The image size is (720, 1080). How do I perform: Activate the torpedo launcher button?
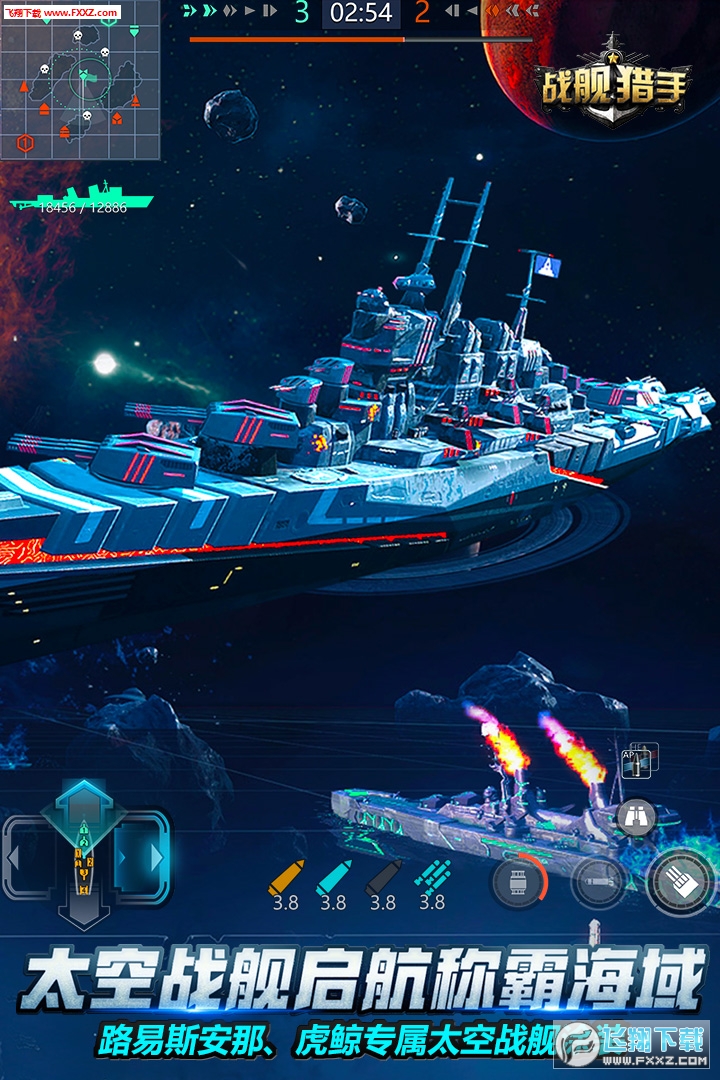coord(597,882)
